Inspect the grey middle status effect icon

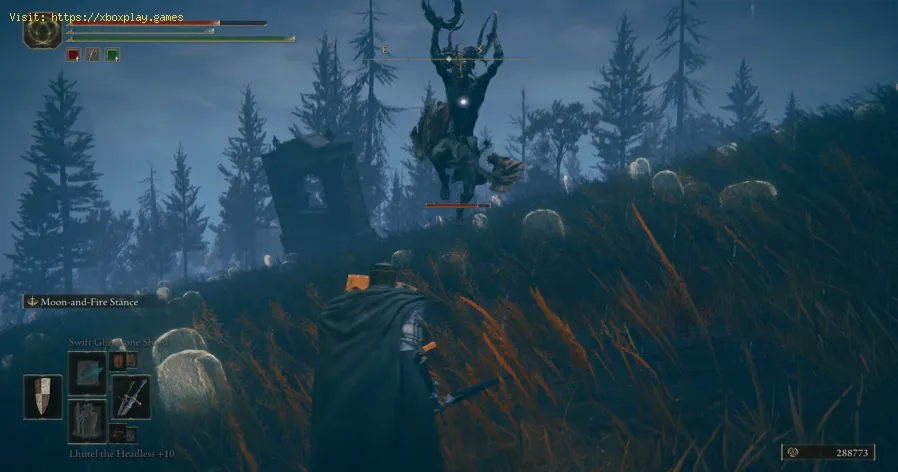93,55
